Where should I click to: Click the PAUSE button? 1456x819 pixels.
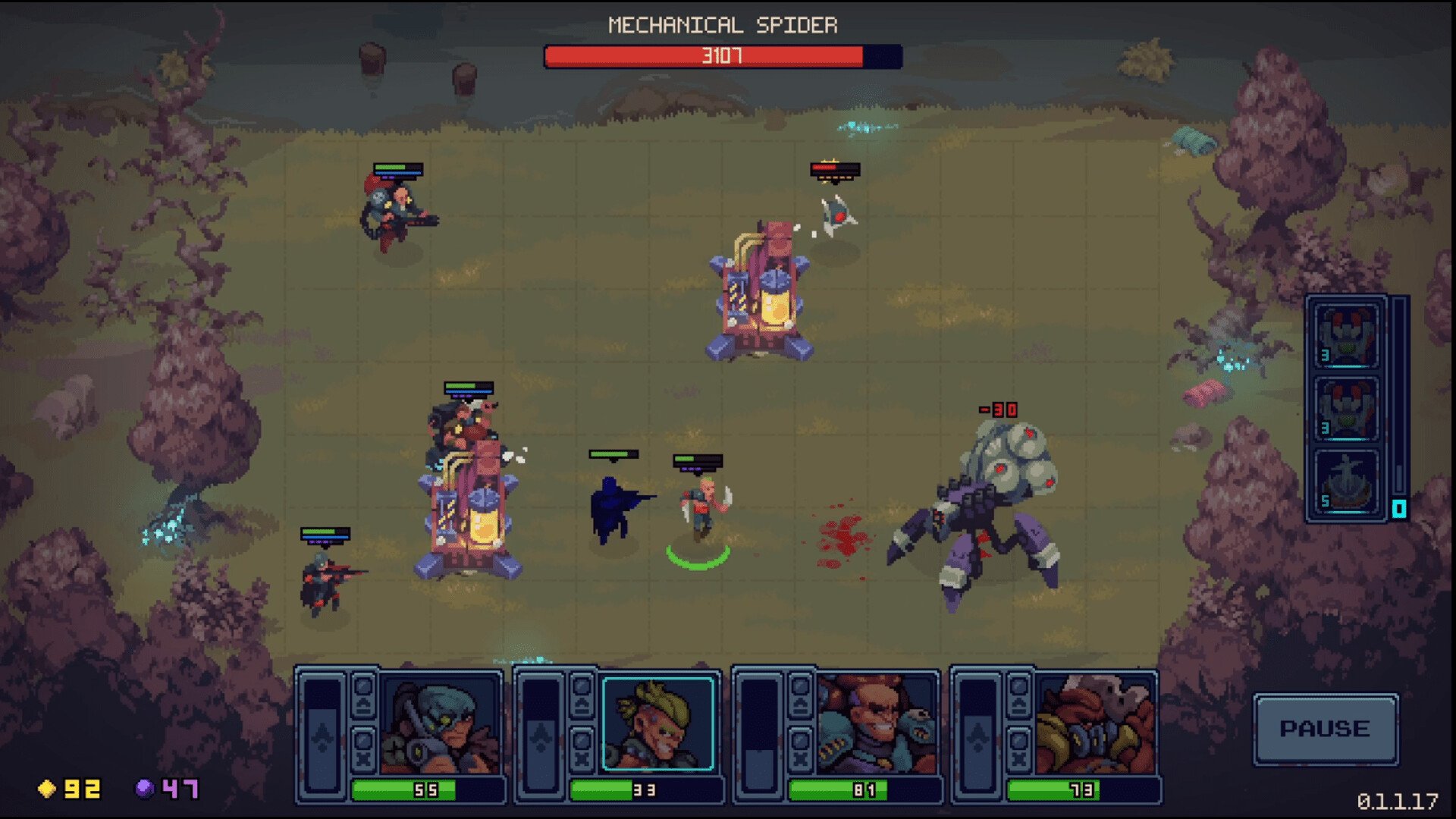[1325, 729]
